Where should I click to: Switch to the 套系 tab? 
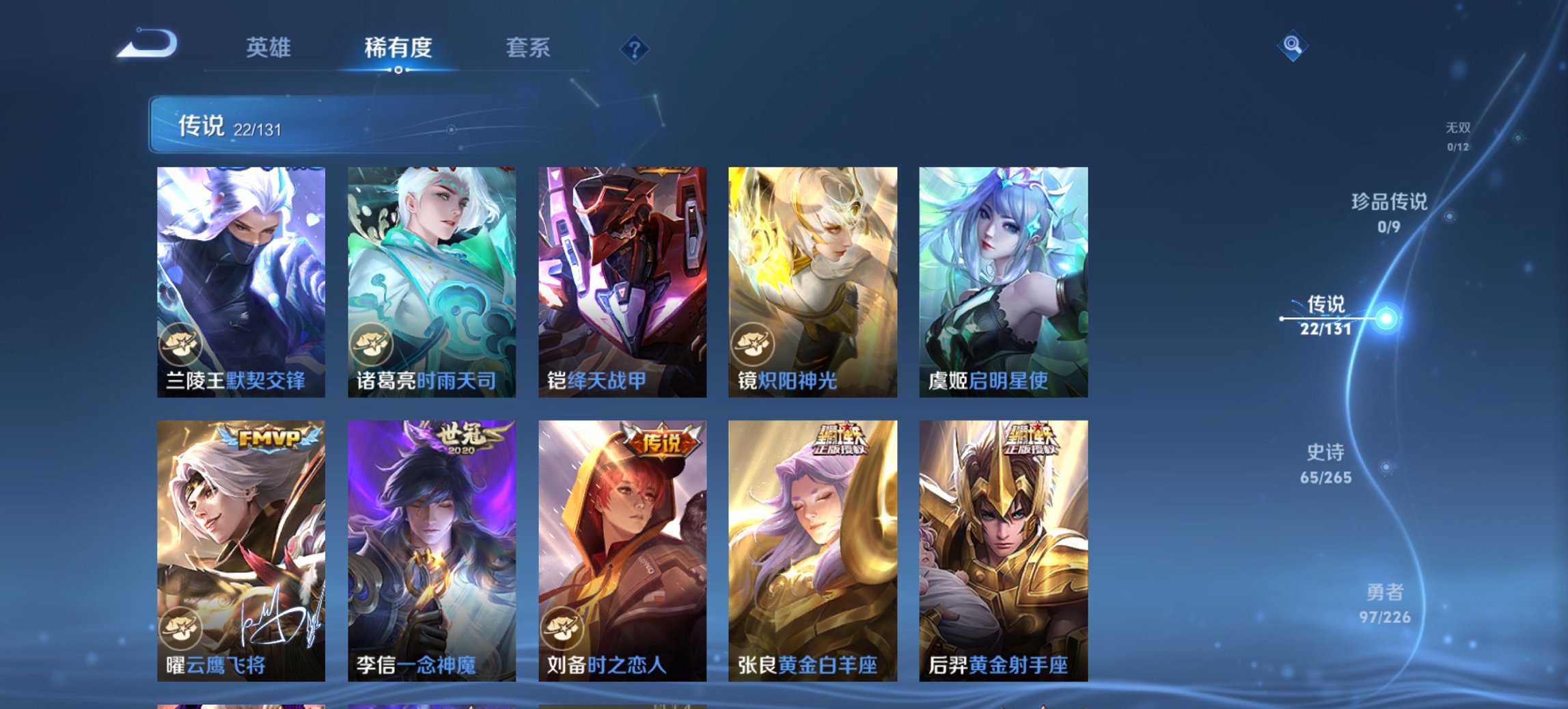[527, 48]
